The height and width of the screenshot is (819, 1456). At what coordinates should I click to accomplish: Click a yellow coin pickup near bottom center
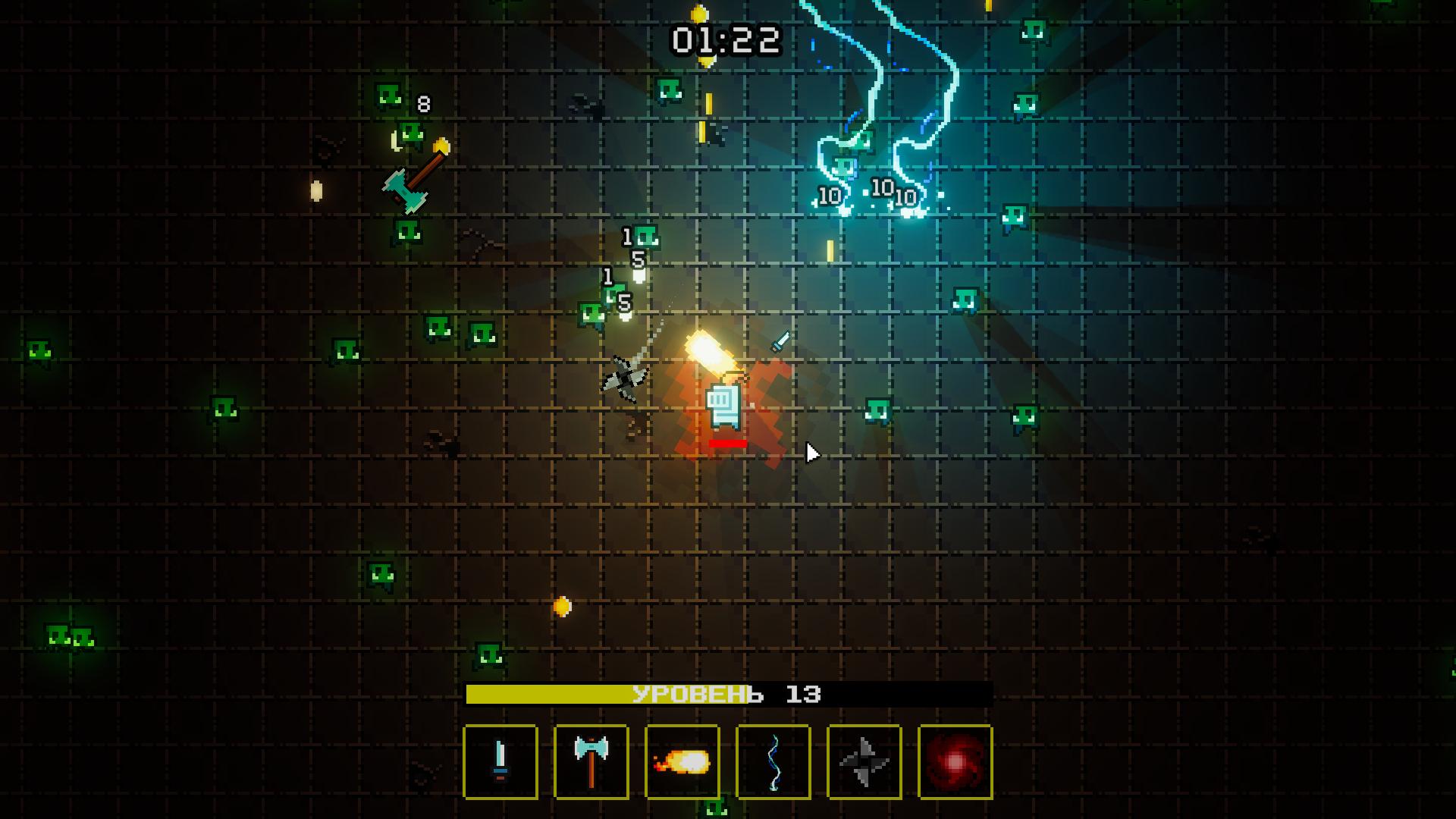coord(561,607)
